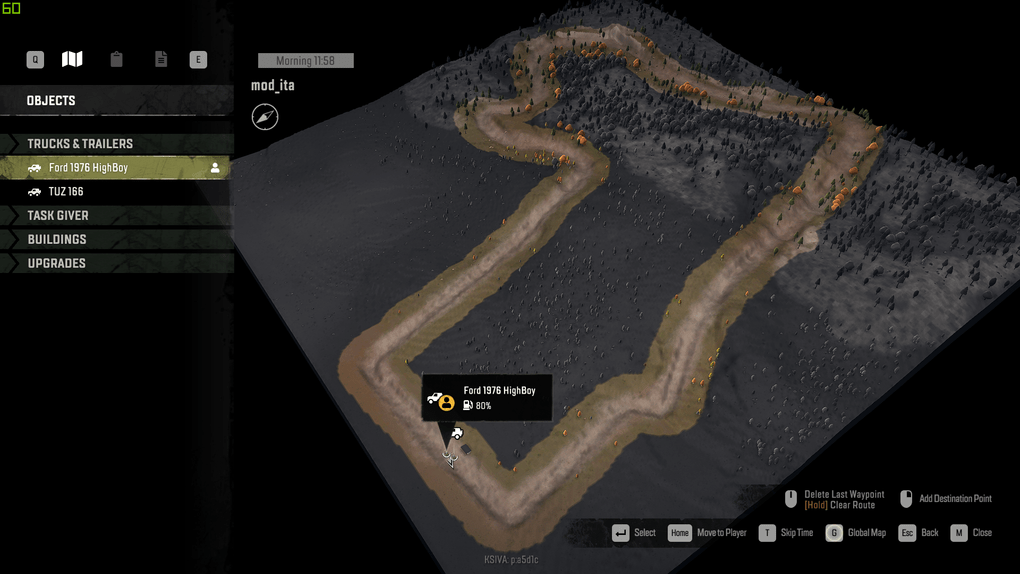1020x574 pixels.
Task: Expand the Task Giver category
Action: (x=58, y=216)
